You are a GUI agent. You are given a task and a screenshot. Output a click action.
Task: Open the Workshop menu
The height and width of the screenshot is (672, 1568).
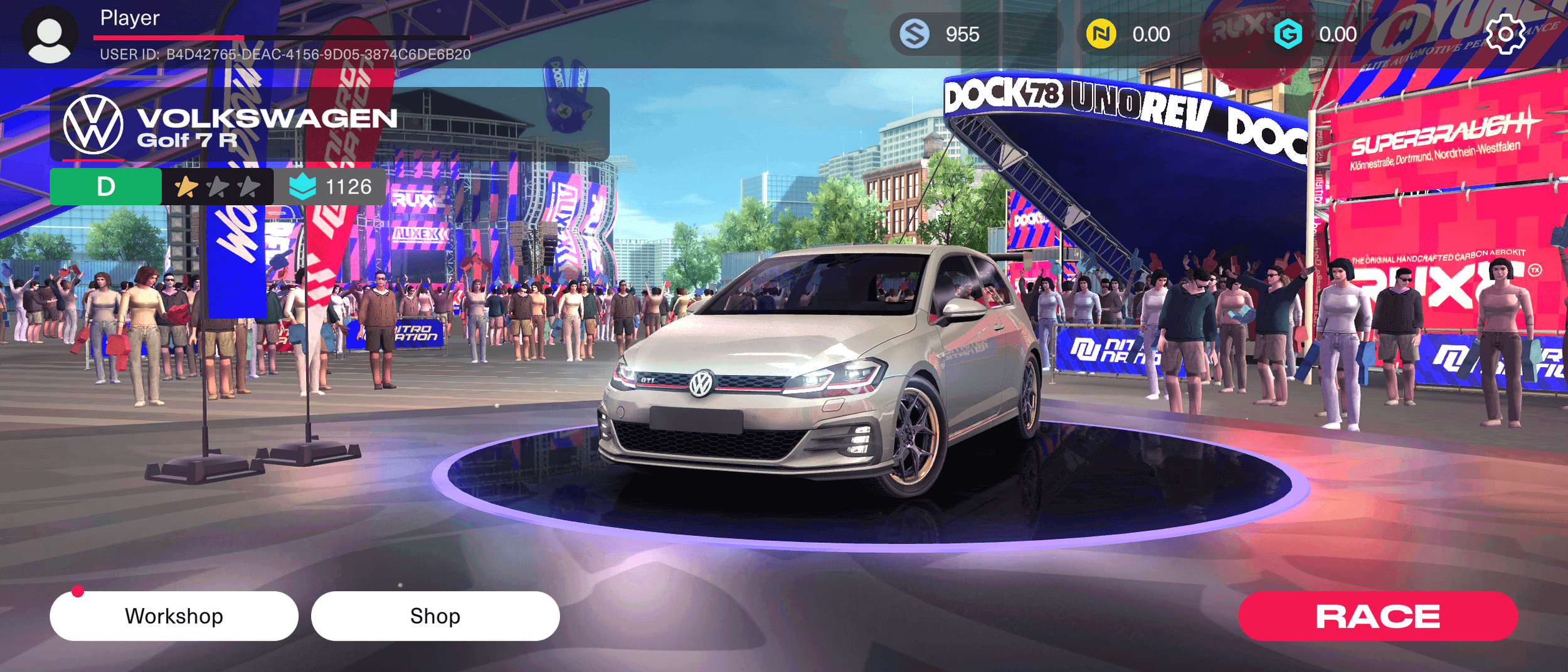174,616
